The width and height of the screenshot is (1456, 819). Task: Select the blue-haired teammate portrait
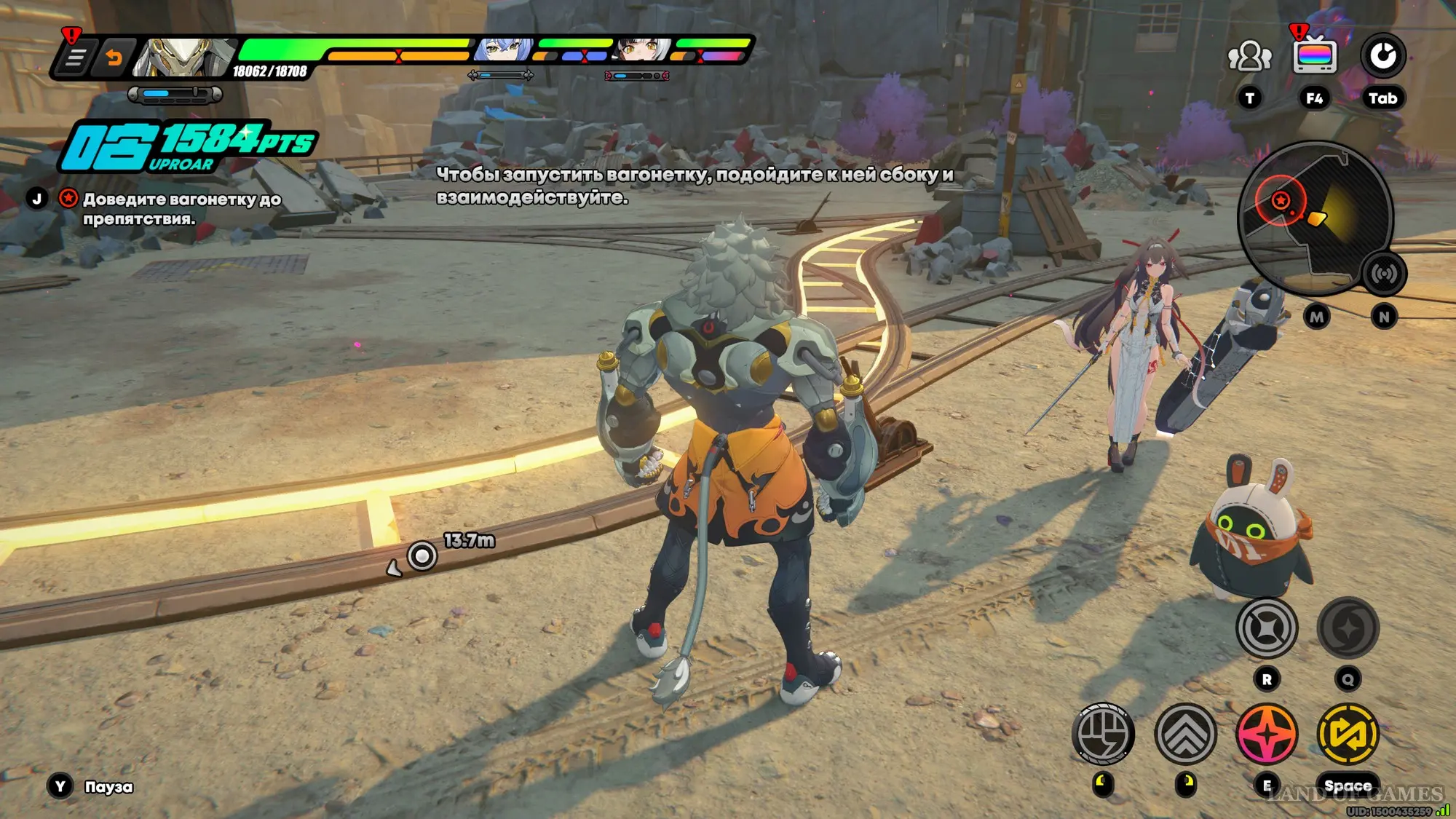point(503,50)
